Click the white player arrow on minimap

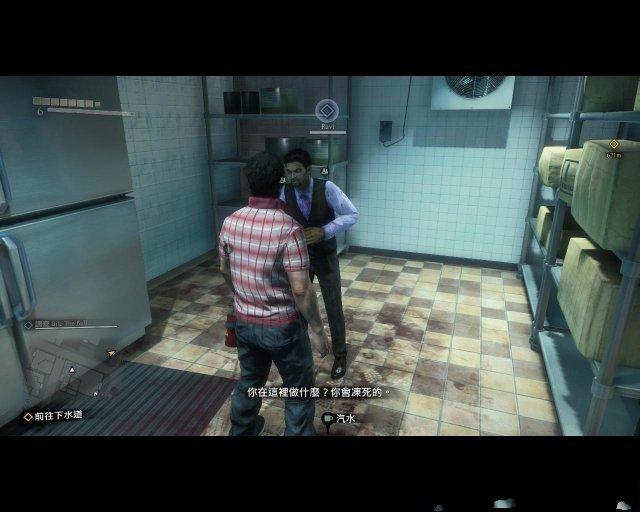point(71,370)
